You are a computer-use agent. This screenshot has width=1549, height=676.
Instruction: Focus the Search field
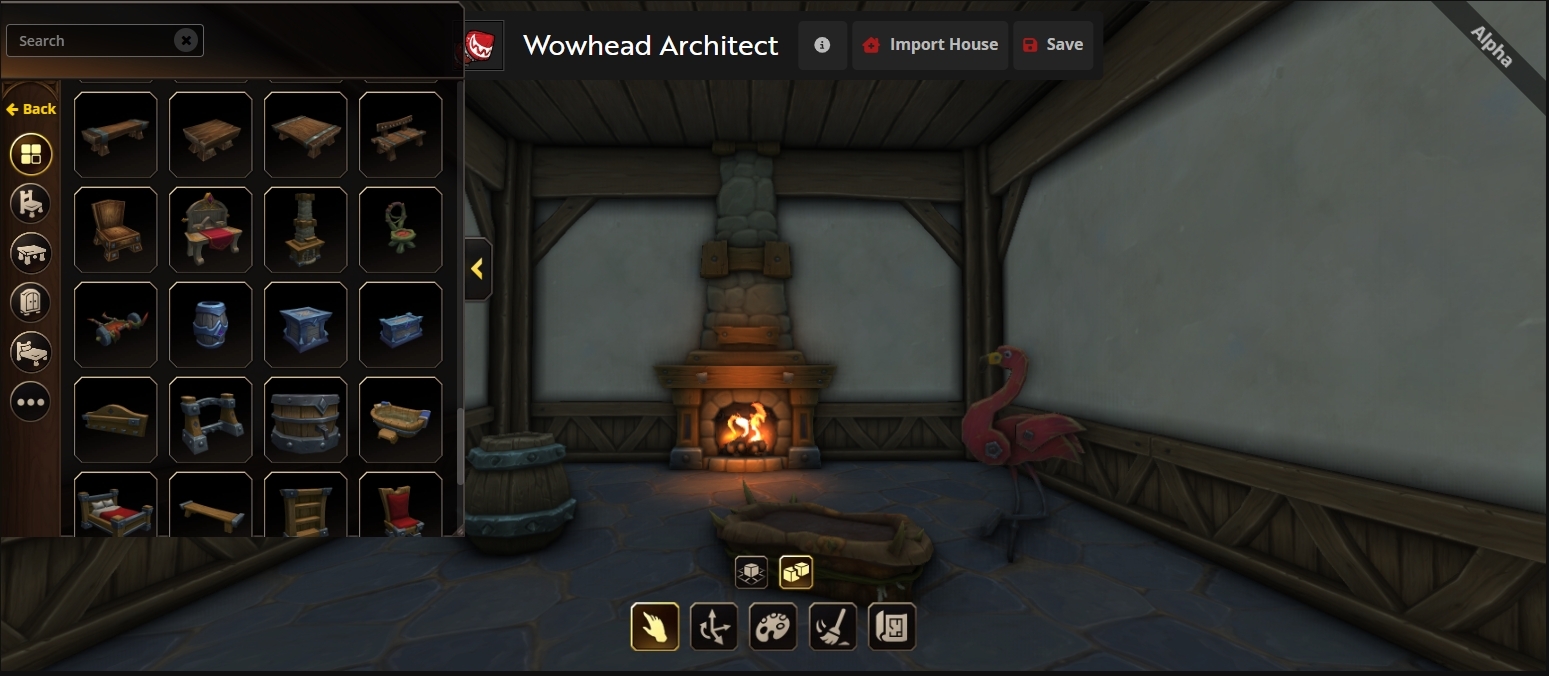(x=92, y=41)
